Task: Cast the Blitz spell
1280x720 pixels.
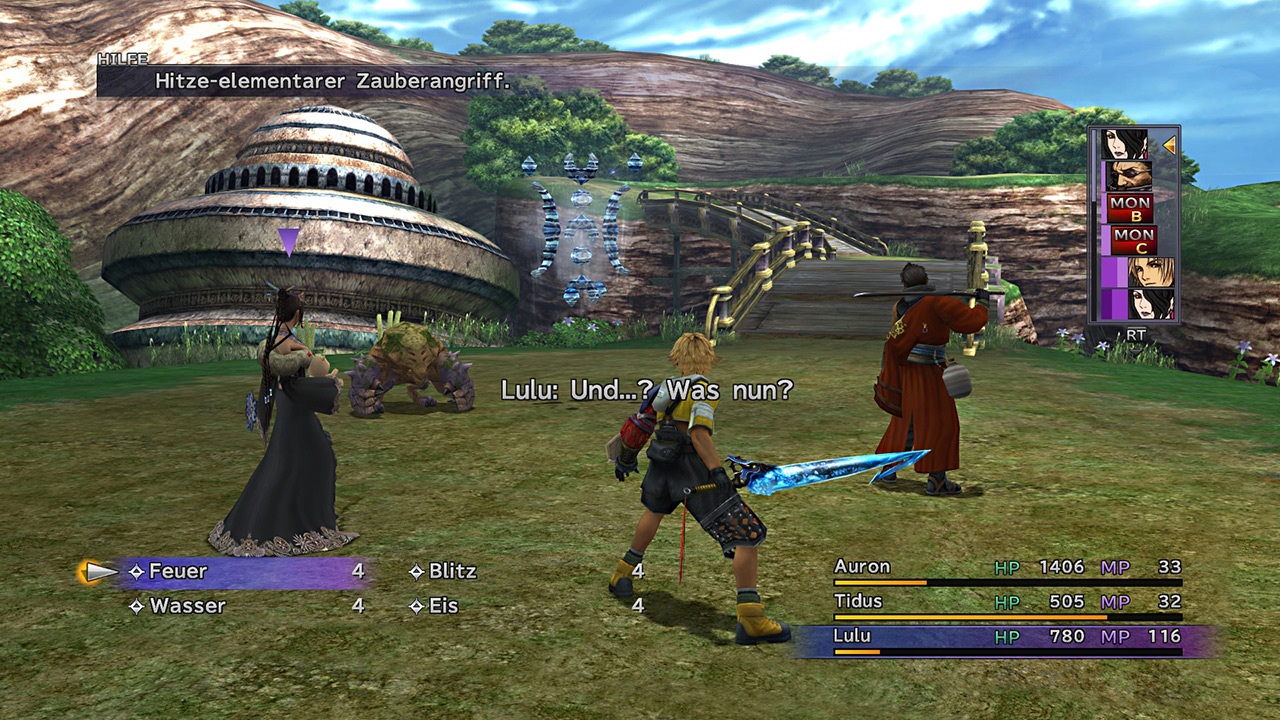Action: click(452, 572)
